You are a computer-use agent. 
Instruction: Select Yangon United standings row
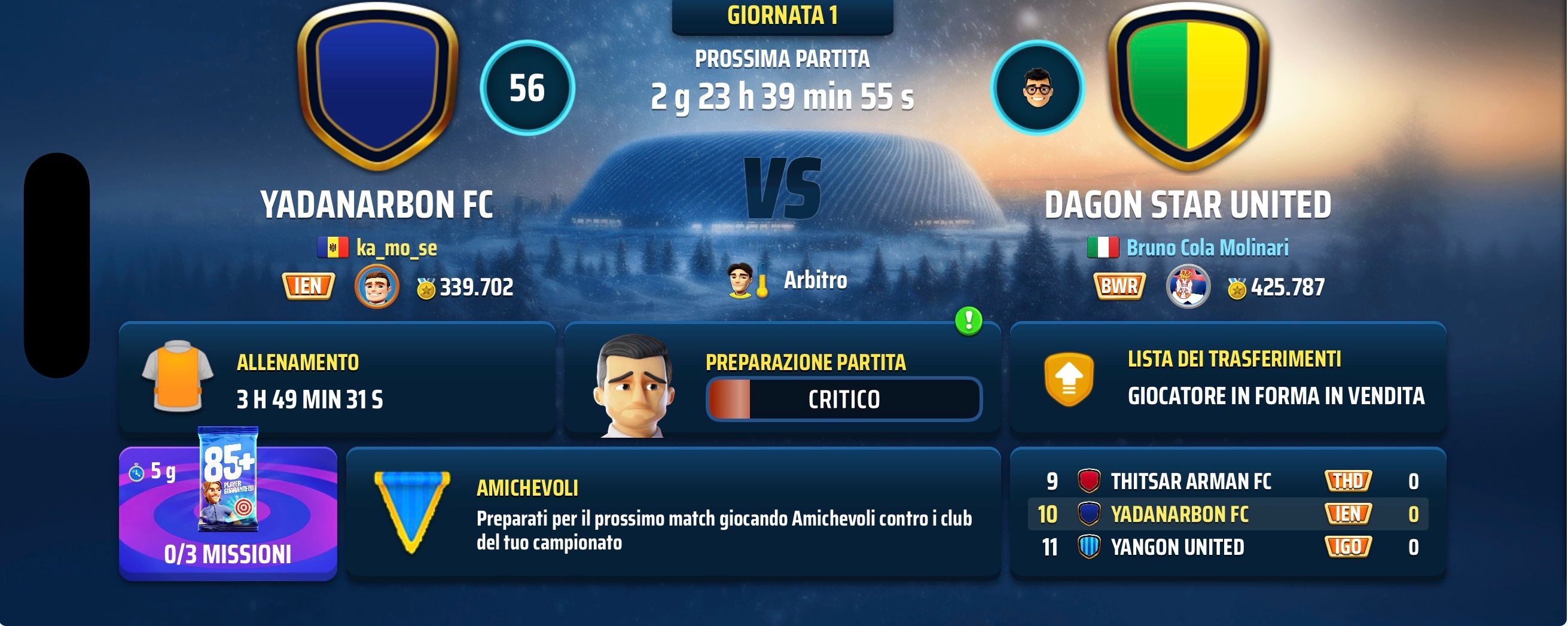click(x=1228, y=547)
